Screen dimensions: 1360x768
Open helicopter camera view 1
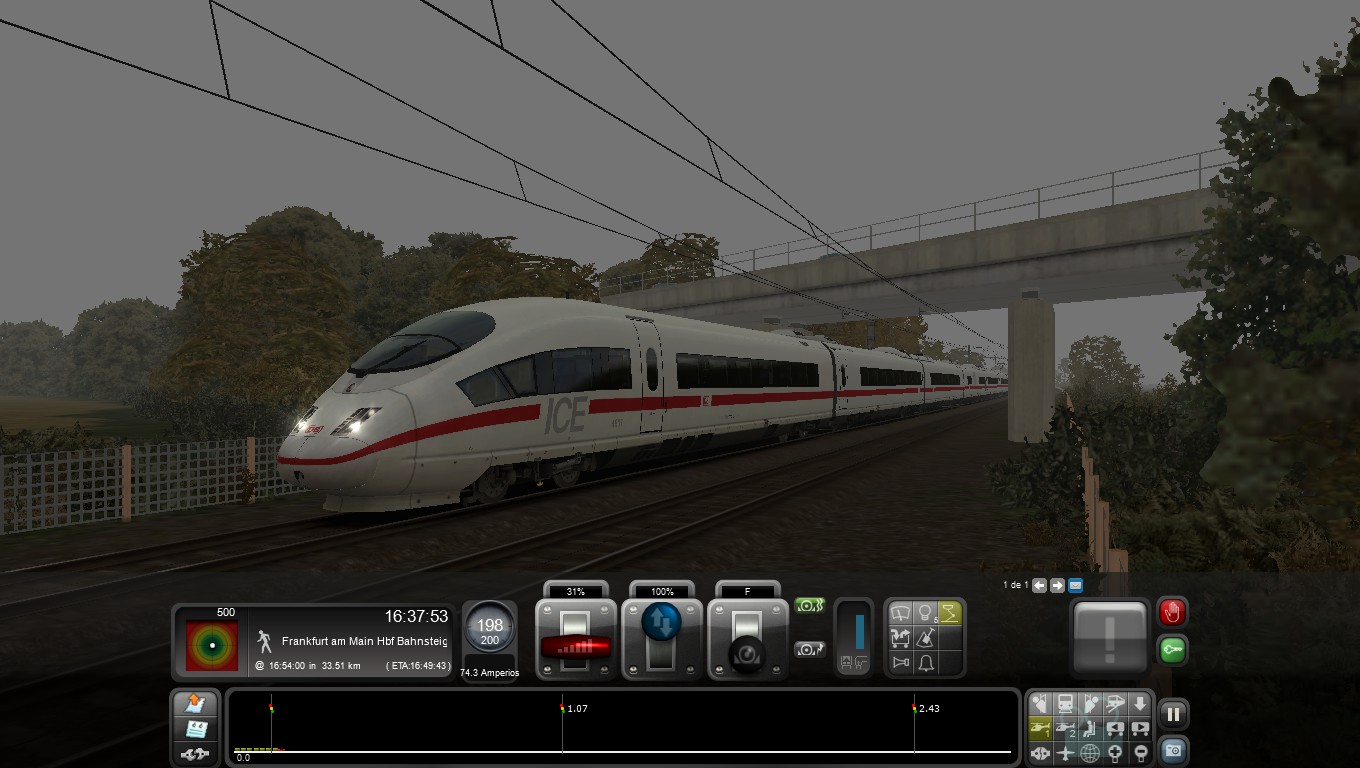[x=1040, y=727]
